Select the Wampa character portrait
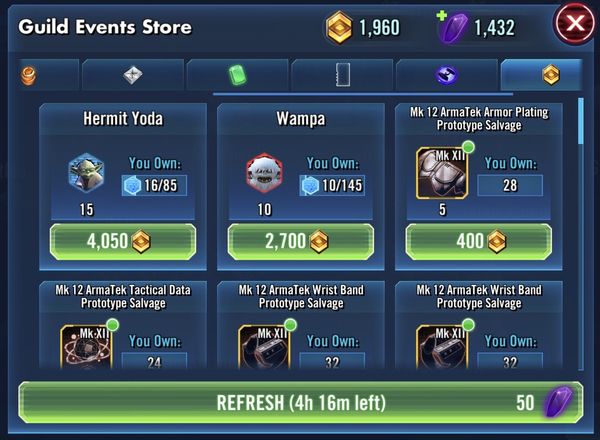The image size is (600, 440). (264, 173)
